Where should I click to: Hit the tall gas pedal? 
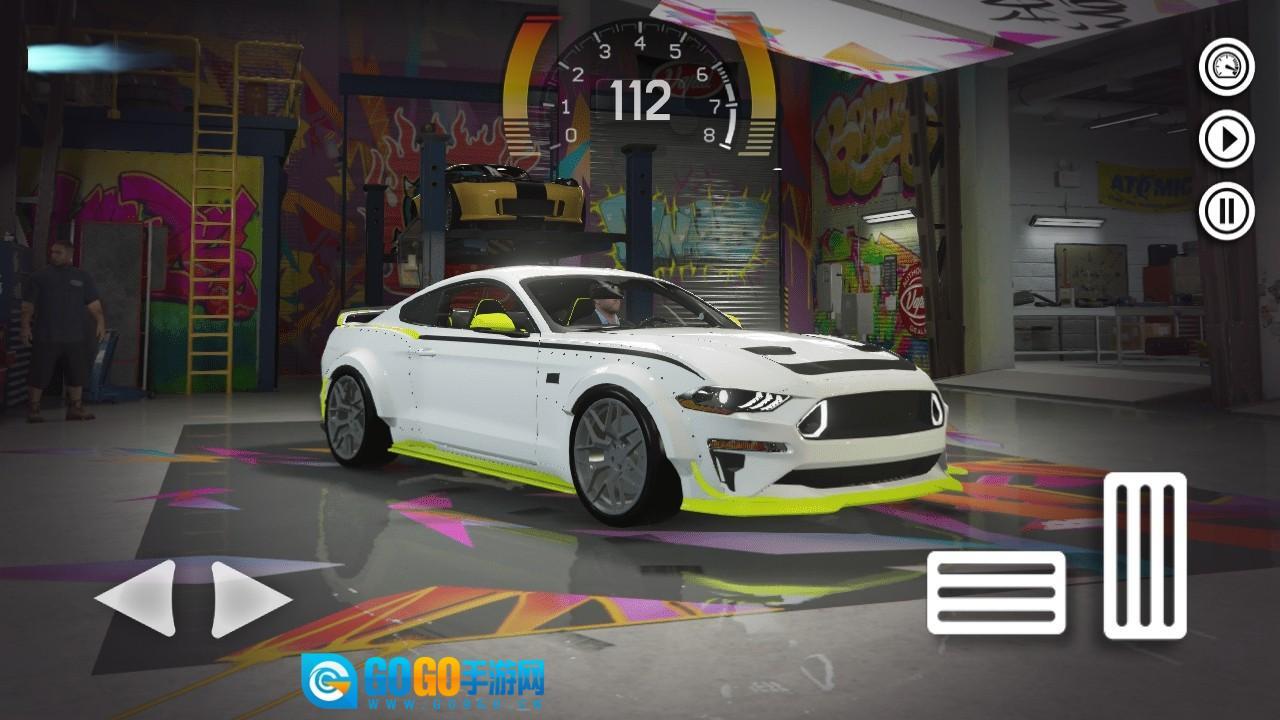(1145, 556)
